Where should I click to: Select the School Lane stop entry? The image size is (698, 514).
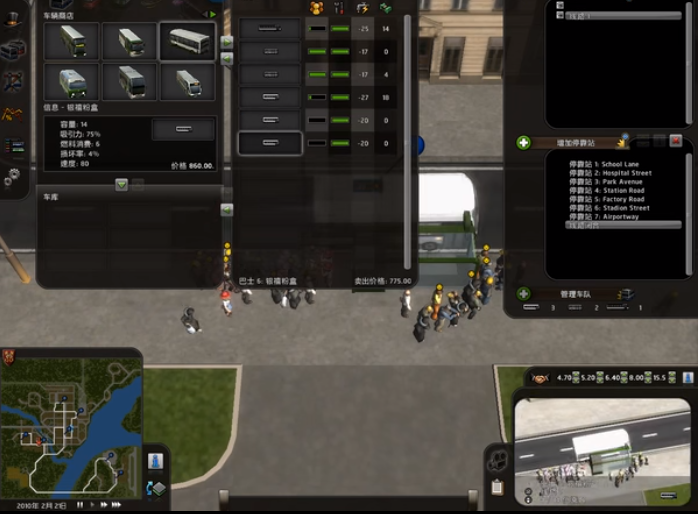(x=604, y=164)
